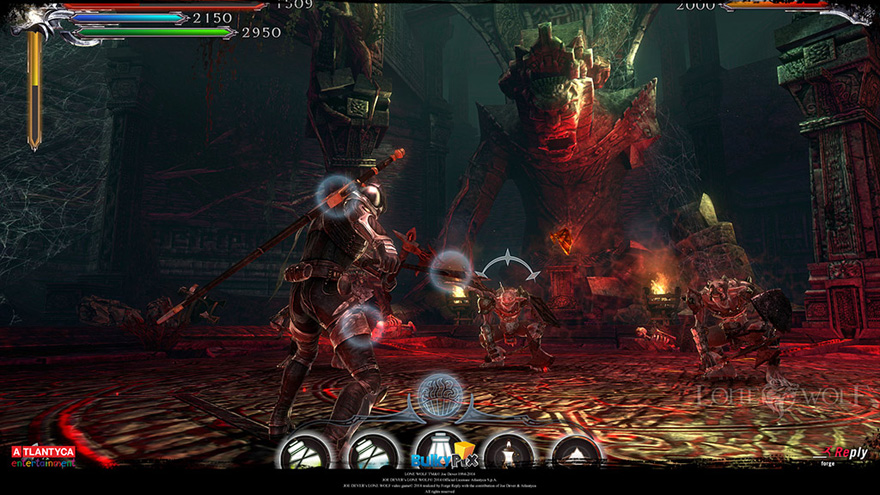880x495 pixels.
Task: Use the green-tinted slash attack ability
Action: click(x=304, y=453)
